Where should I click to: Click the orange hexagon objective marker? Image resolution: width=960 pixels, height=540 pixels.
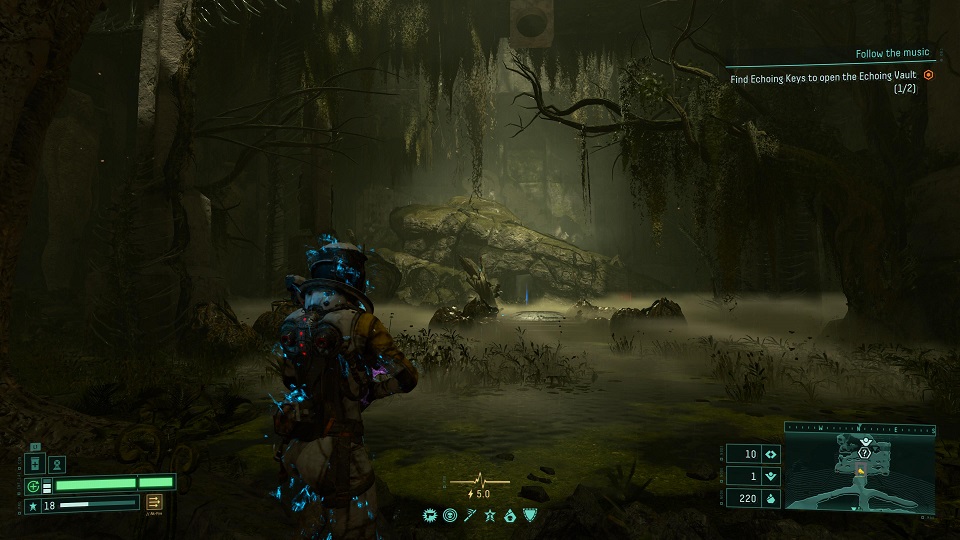pyautogui.click(x=928, y=75)
